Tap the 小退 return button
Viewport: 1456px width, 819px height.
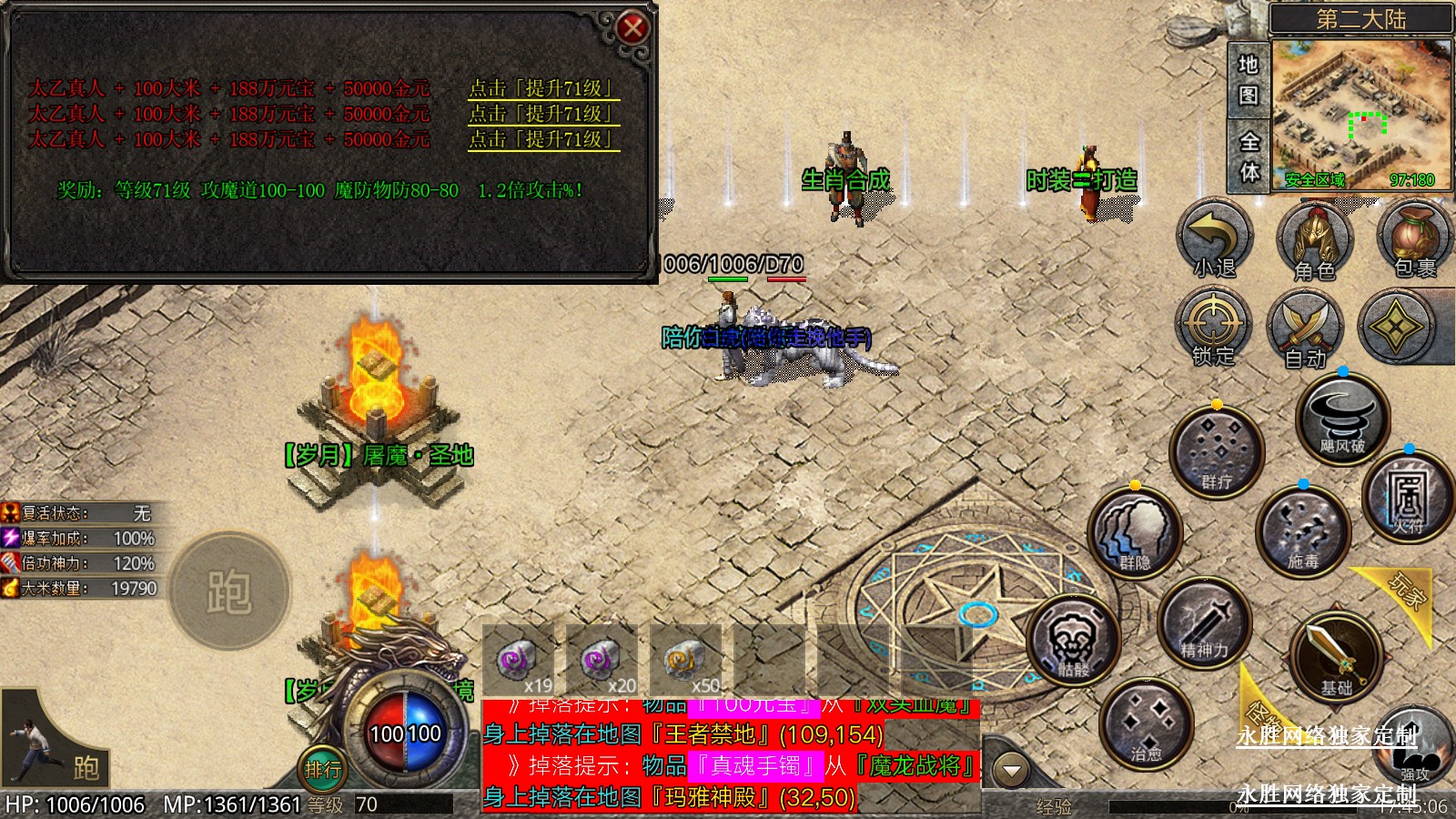coord(1215,239)
